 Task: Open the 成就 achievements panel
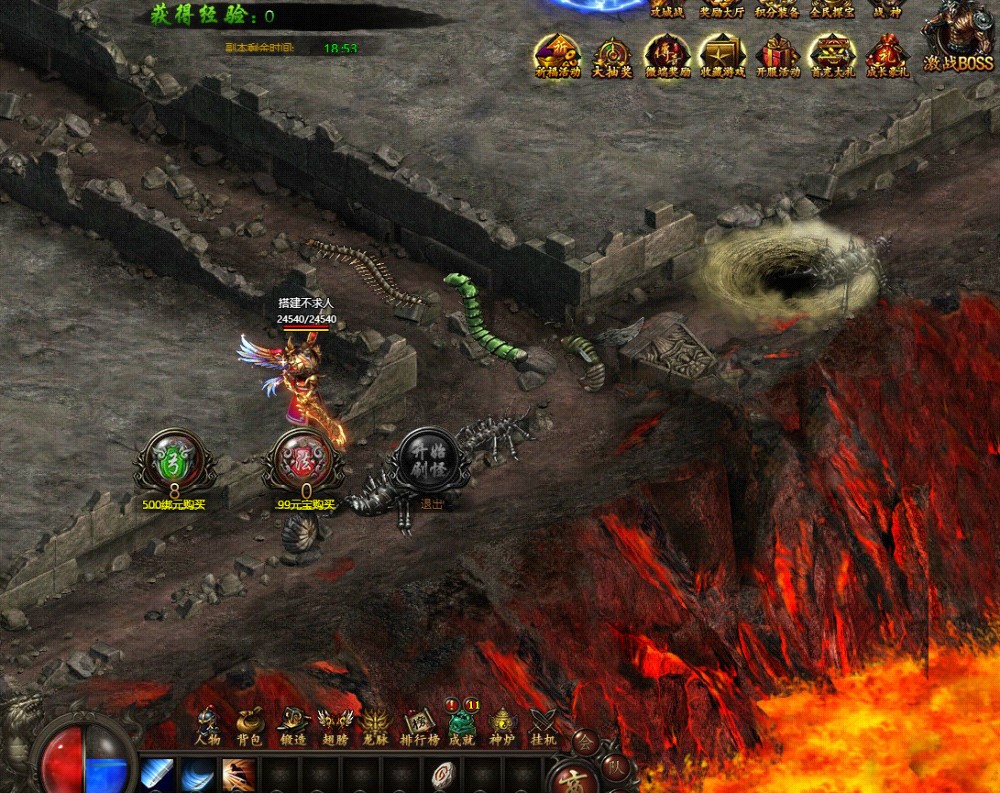[x=461, y=724]
